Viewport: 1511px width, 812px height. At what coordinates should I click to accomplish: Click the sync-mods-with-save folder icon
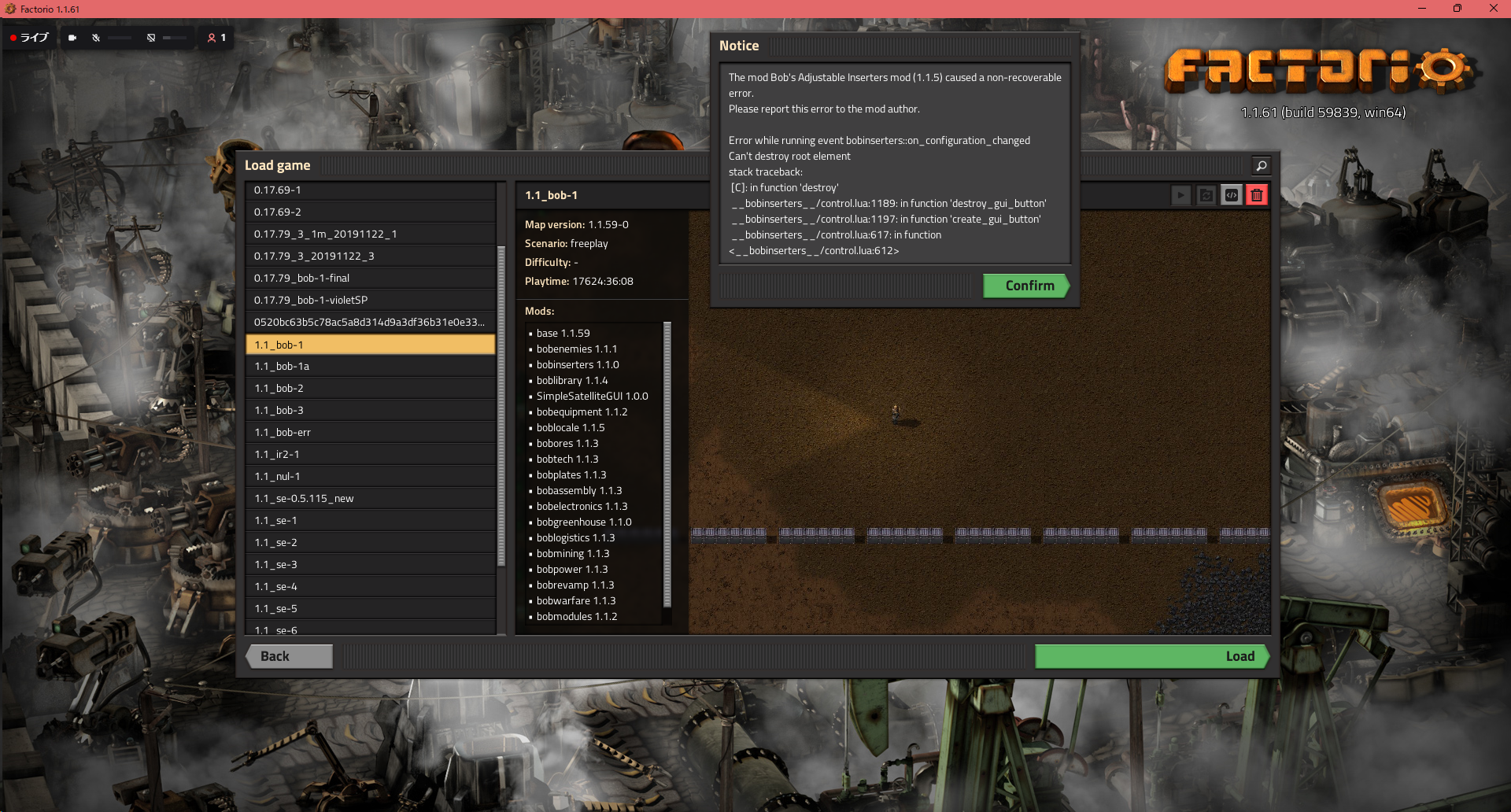pos(1206,194)
